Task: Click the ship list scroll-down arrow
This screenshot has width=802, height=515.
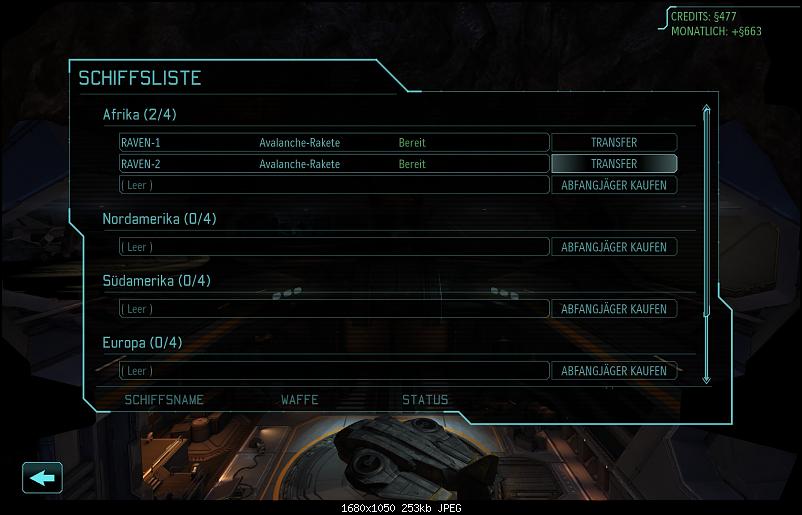Action: point(706,379)
